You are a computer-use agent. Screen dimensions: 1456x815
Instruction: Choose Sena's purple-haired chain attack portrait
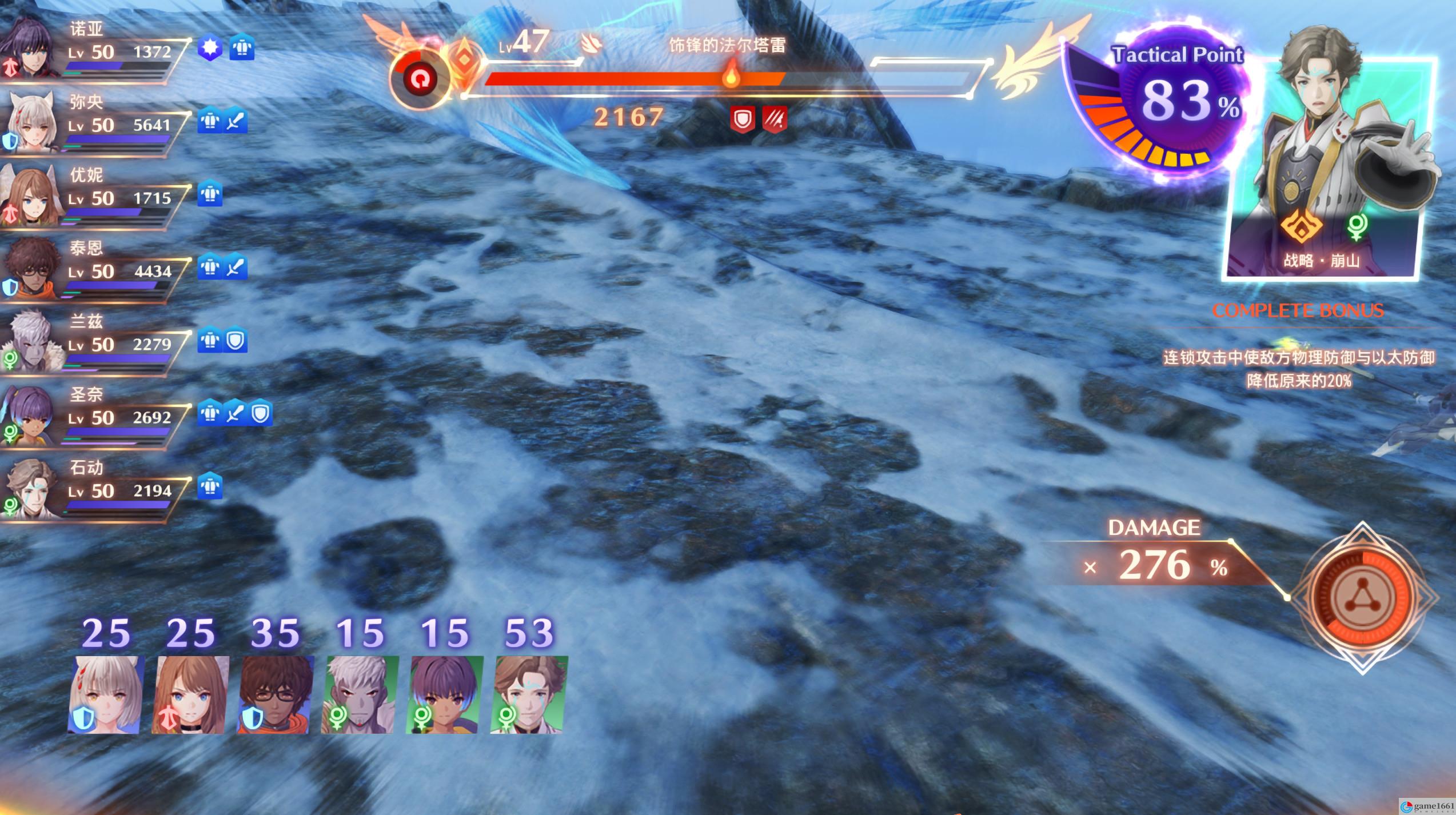445,694
